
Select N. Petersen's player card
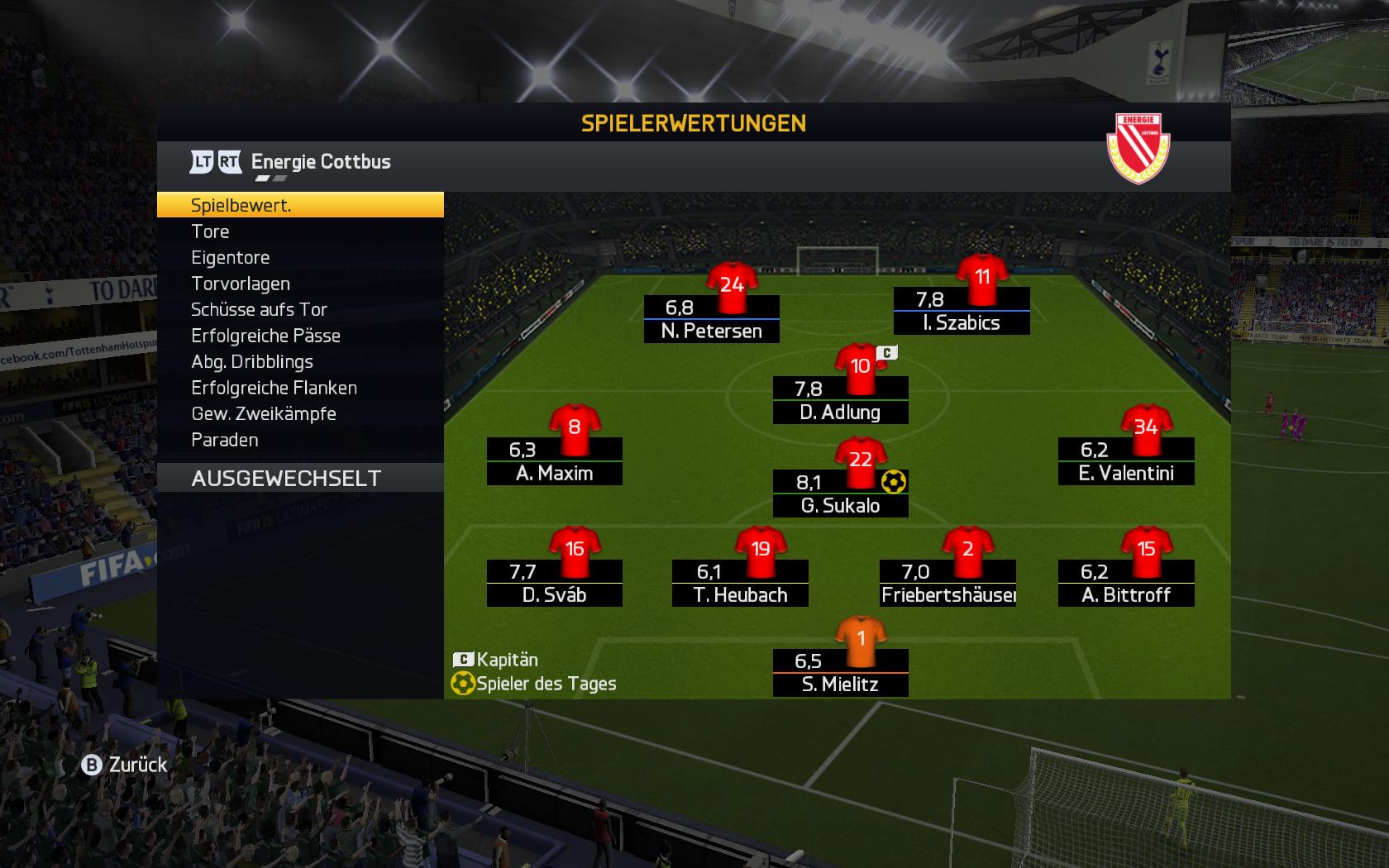(x=712, y=319)
